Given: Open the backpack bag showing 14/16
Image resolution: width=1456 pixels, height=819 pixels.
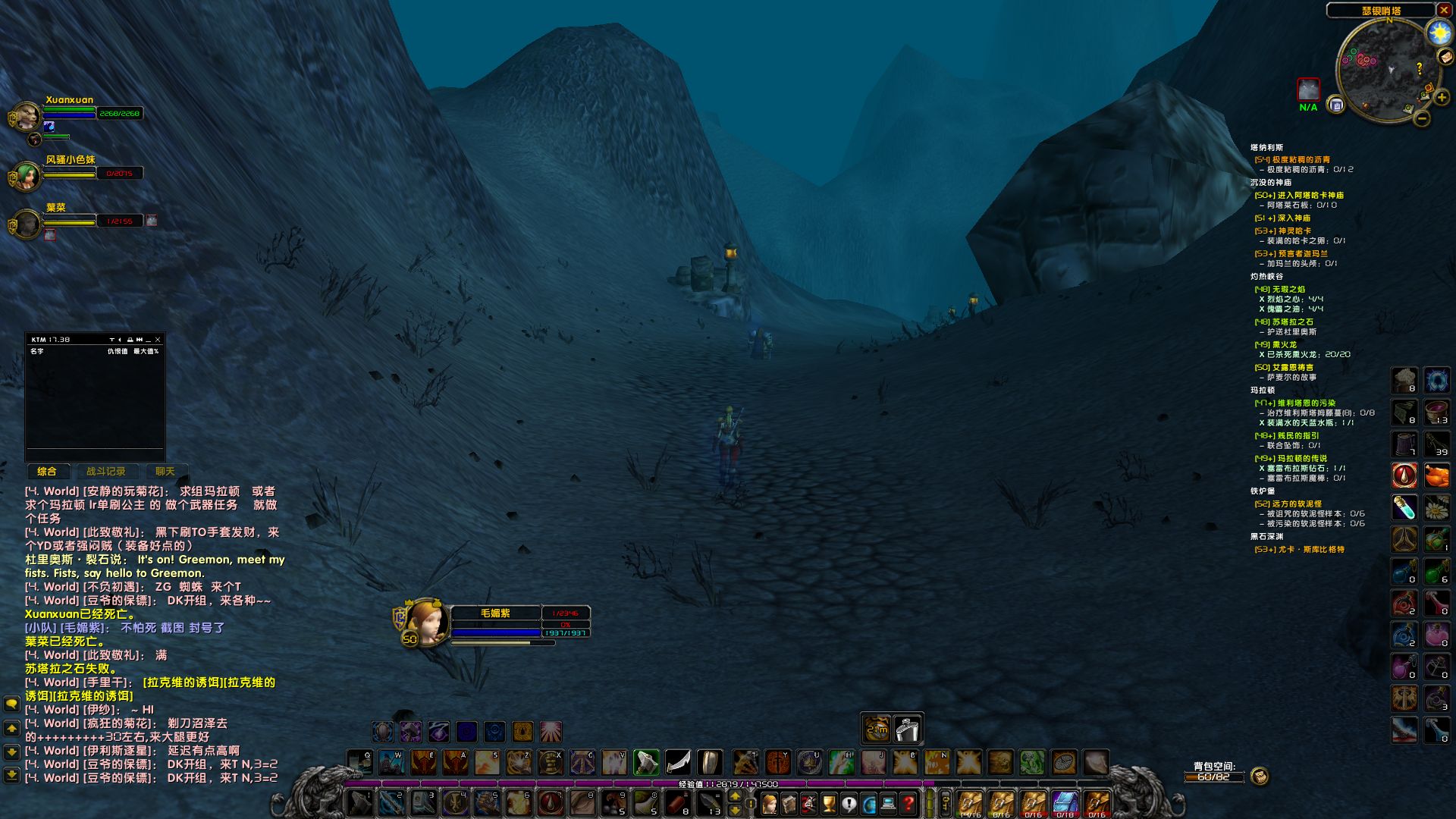Looking at the screenshot, I should tap(969, 802).
